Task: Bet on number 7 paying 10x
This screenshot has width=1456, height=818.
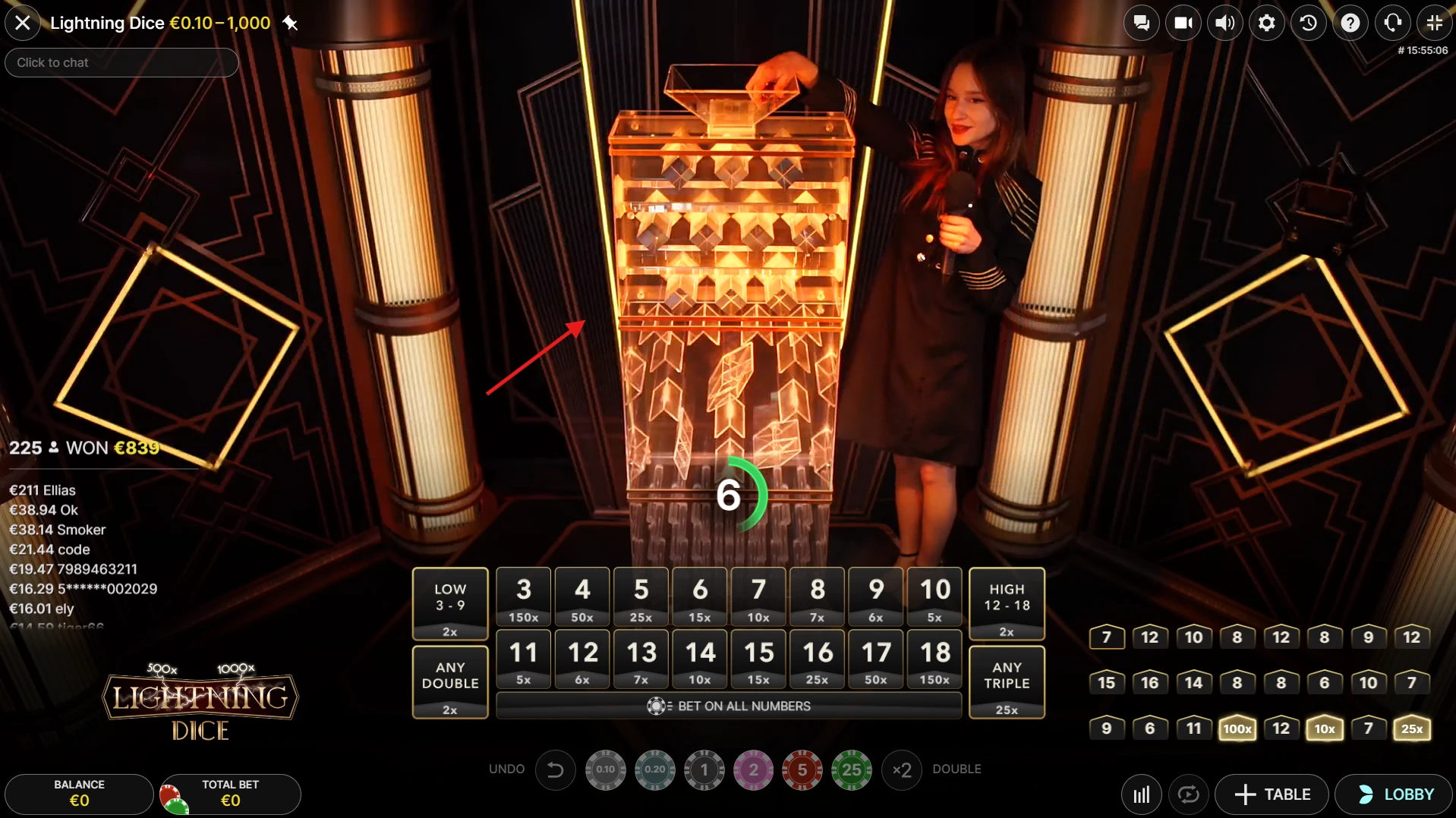Action: click(x=758, y=596)
